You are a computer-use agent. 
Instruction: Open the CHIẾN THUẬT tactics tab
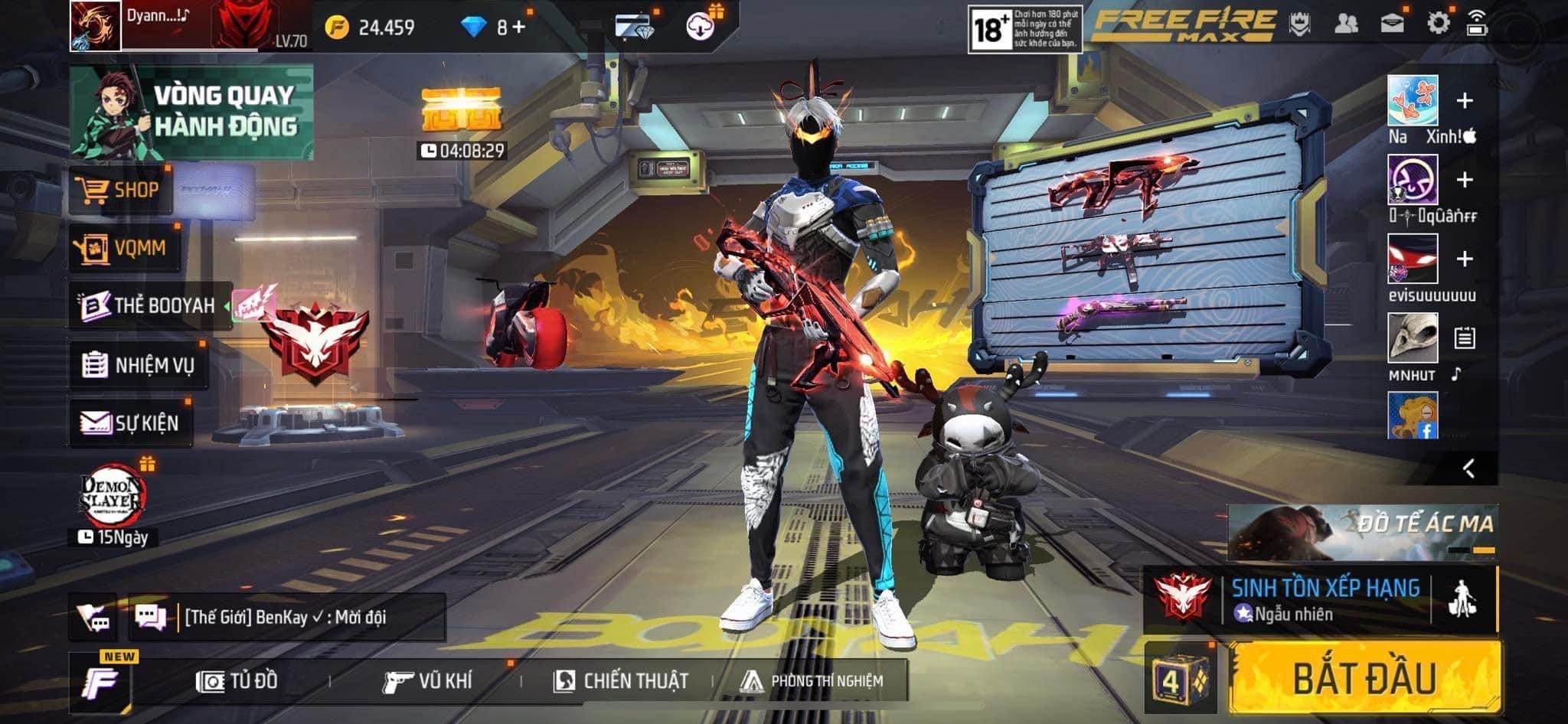click(621, 680)
